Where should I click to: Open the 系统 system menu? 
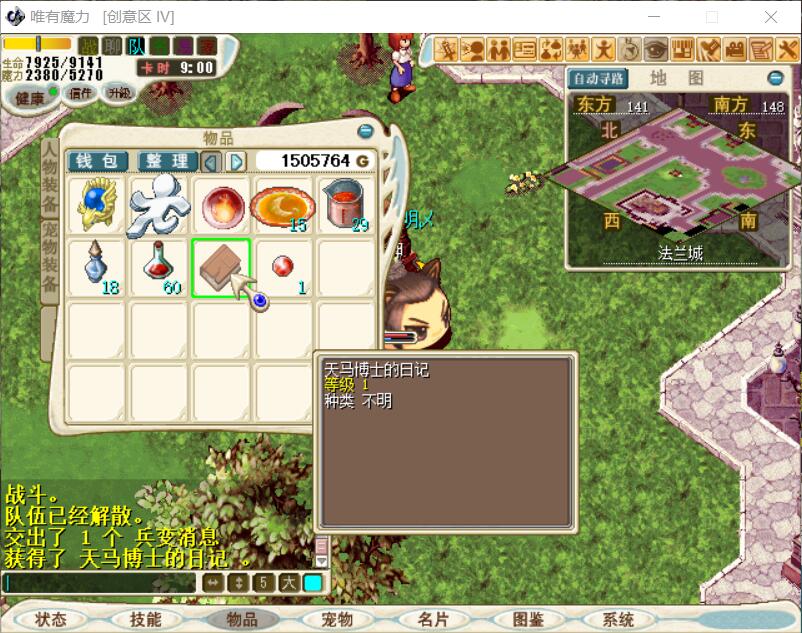pyautogui.click(x=619, y=619)
